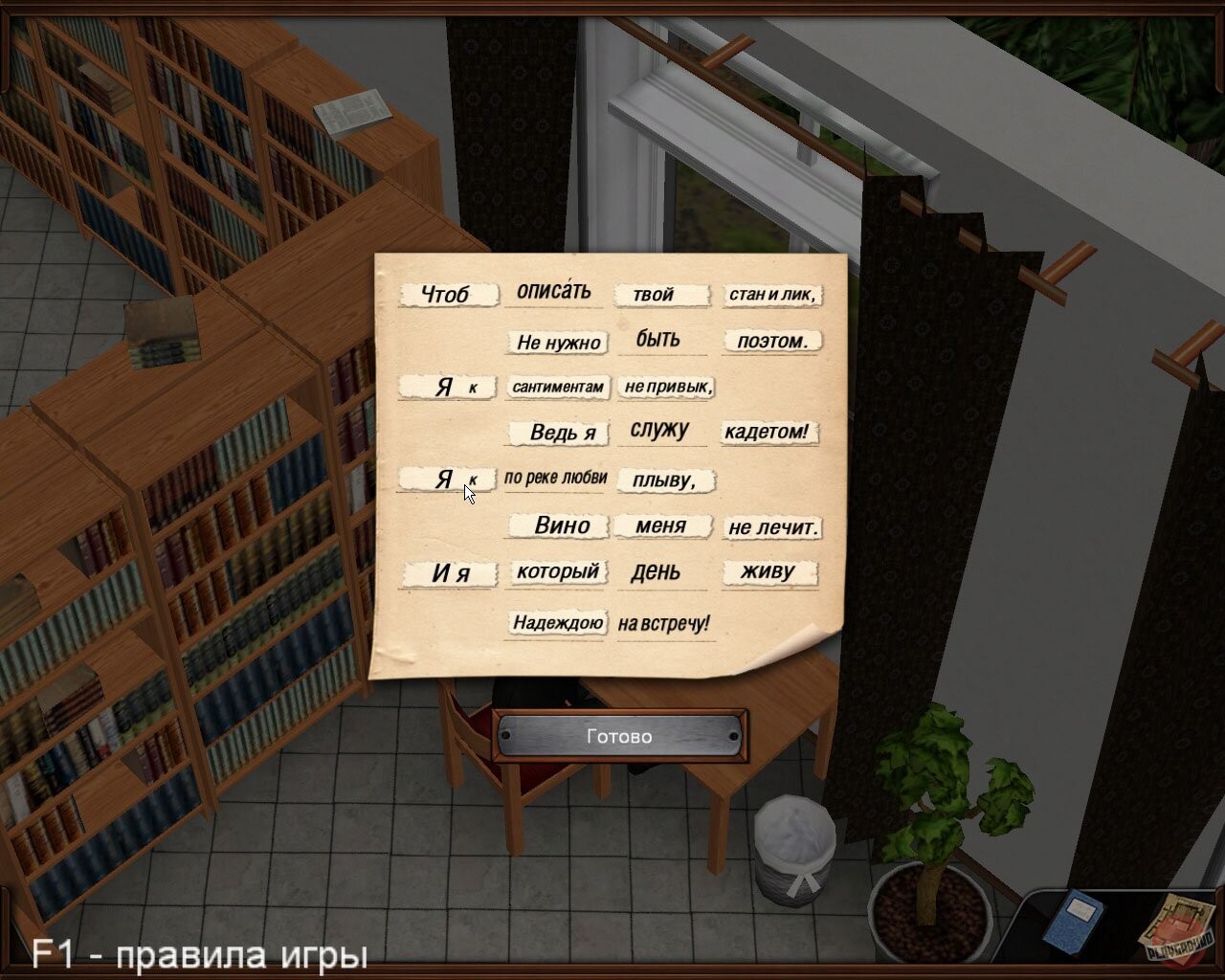Click the Playground map icon at bottom right
This screenshot has height=980, width=1225.
pos(1175,924)
